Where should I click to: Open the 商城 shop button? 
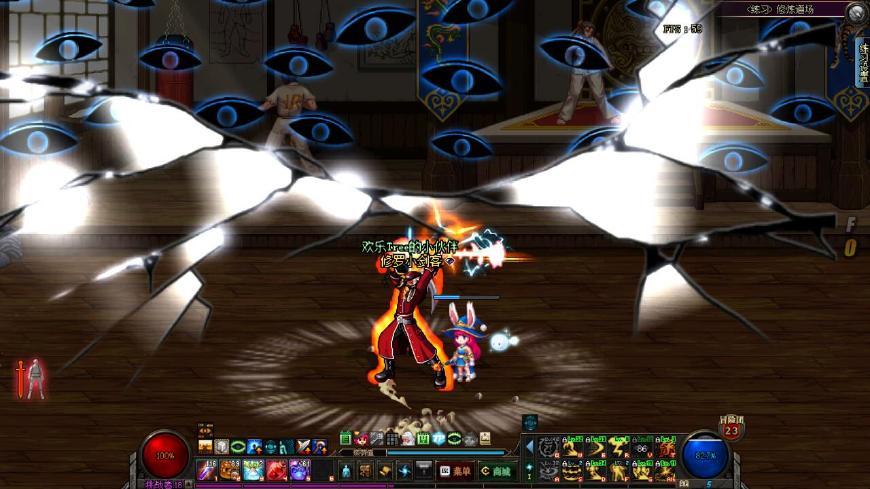(x=495, y=471)
